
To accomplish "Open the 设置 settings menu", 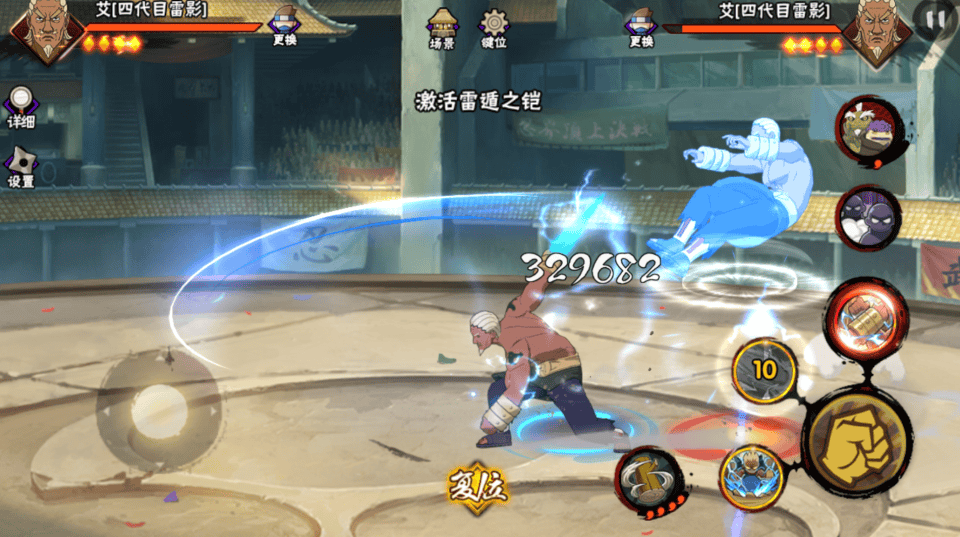I will point(21,167).
